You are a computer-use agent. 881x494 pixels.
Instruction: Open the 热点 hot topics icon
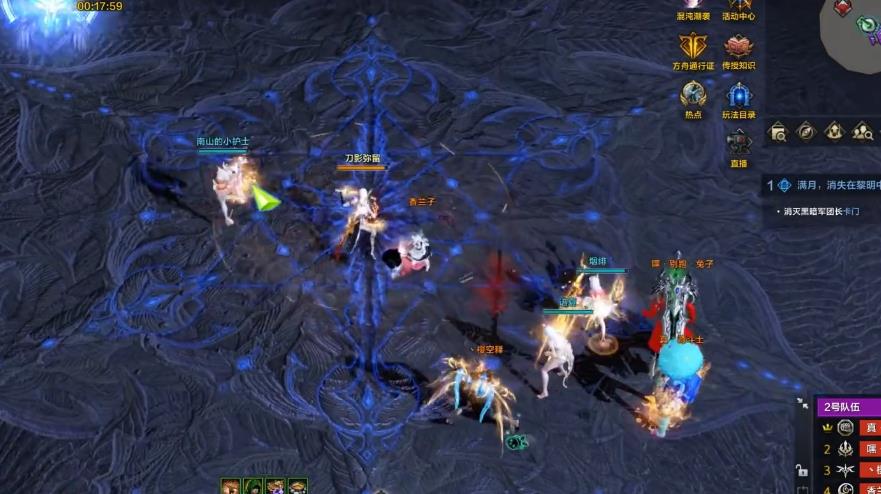[693, 96]
